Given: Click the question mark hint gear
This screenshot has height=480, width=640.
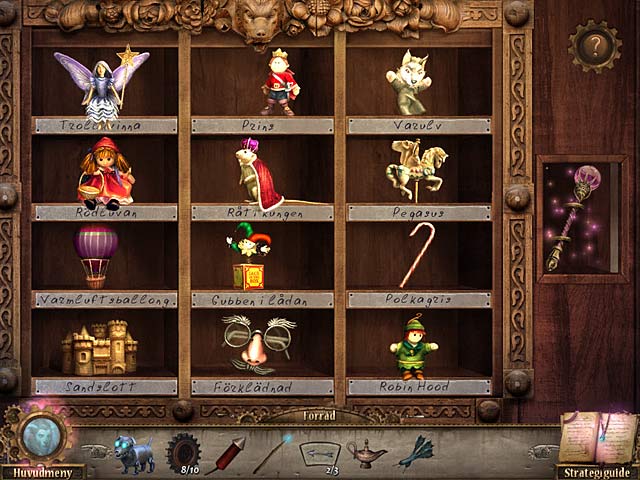Looking at the screenshot, I should pyautogui.click(x=594, y=46).
